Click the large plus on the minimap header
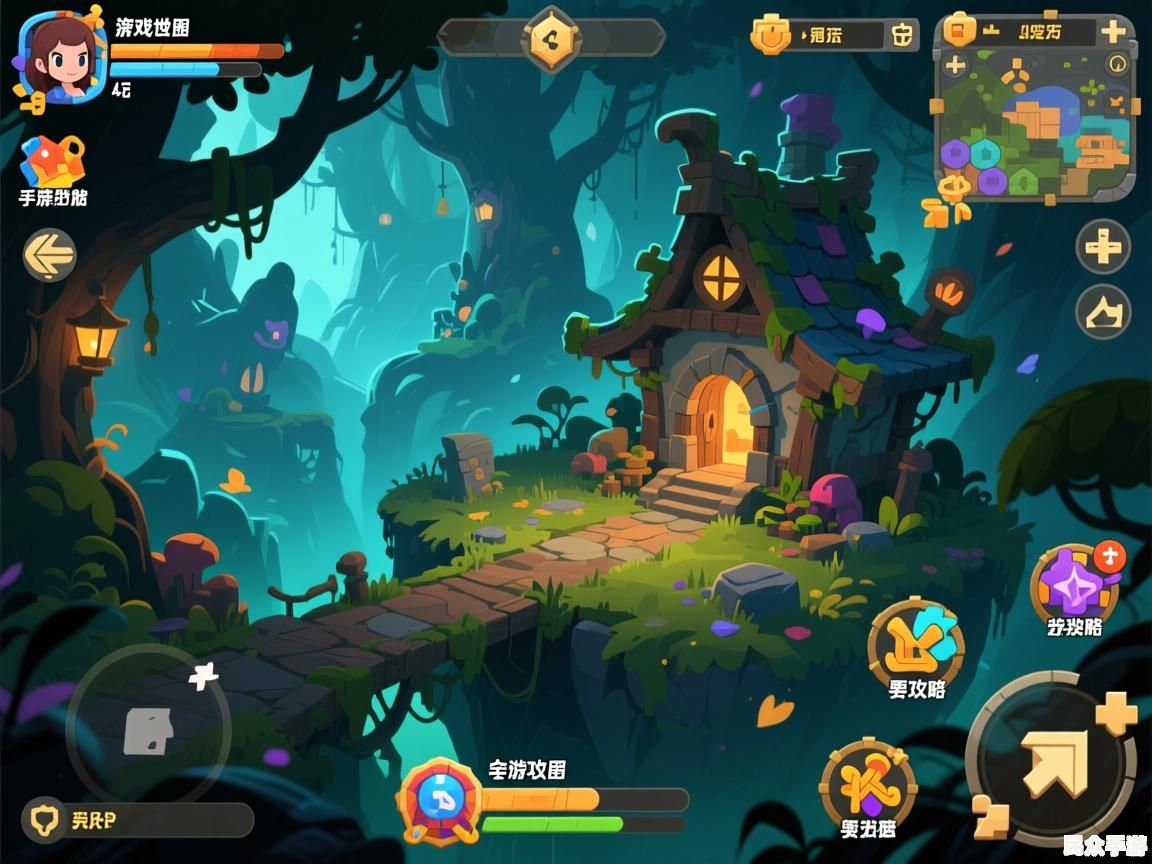The width and height of the screenshot is (1152, 864). 1113,31
